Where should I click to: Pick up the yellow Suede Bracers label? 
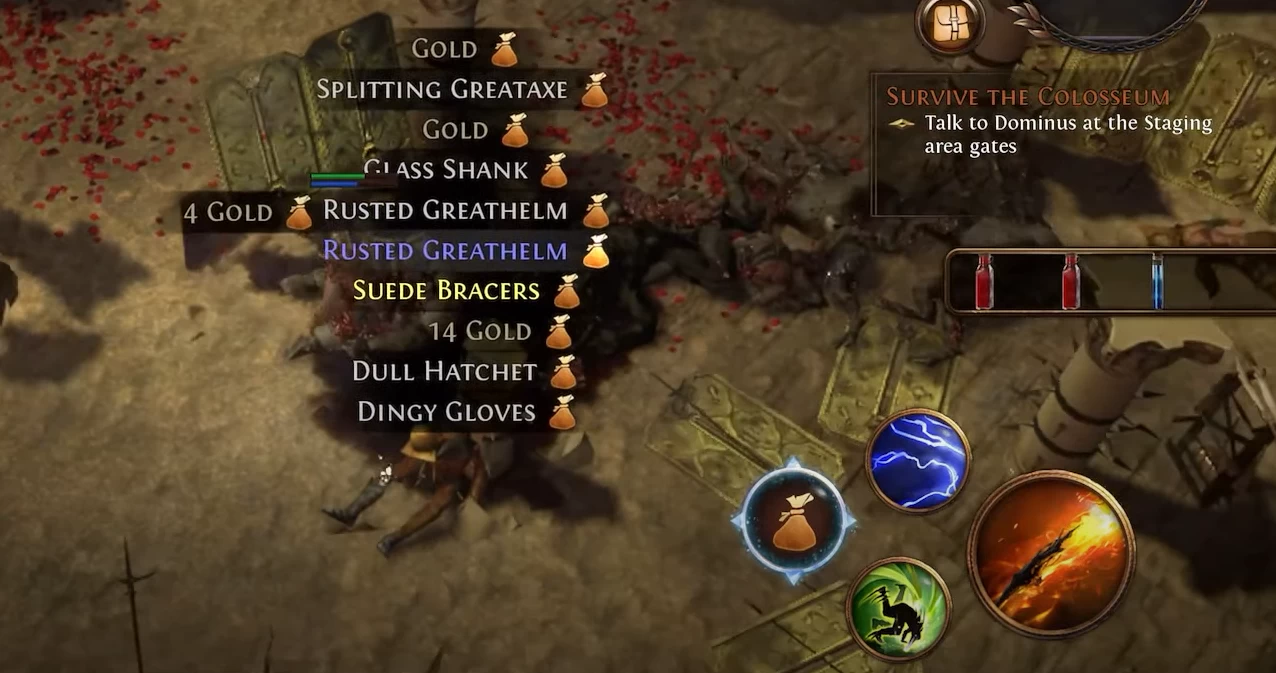[x=446, y=291]
